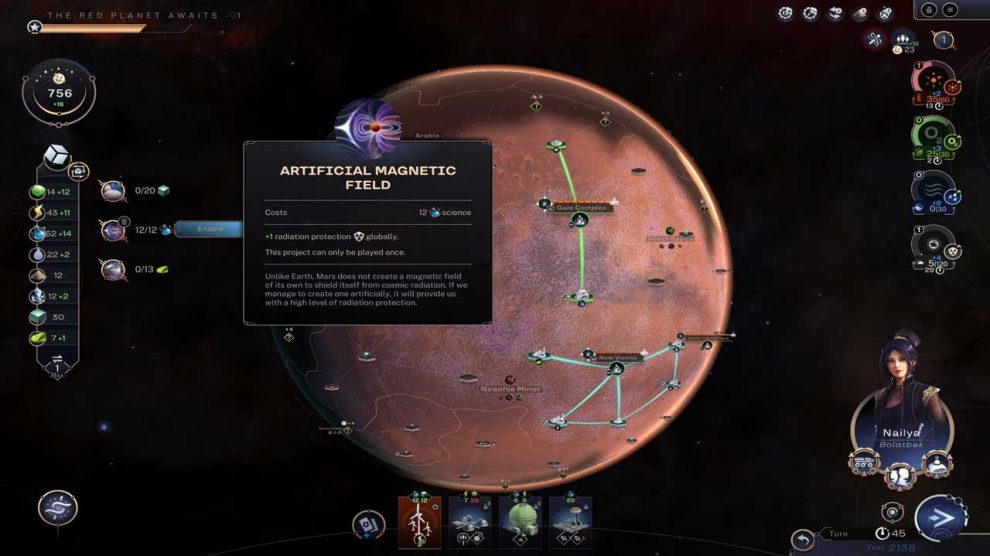Open the card deck icon beside the hand

(368, 524)
